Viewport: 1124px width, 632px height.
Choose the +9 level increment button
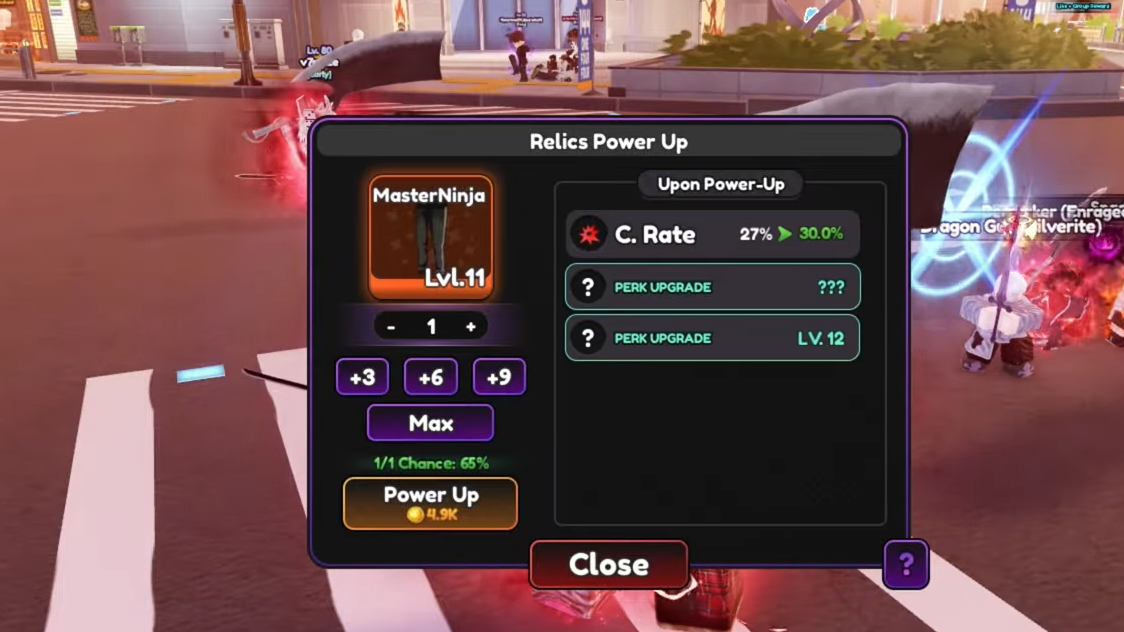pos(498,377)
